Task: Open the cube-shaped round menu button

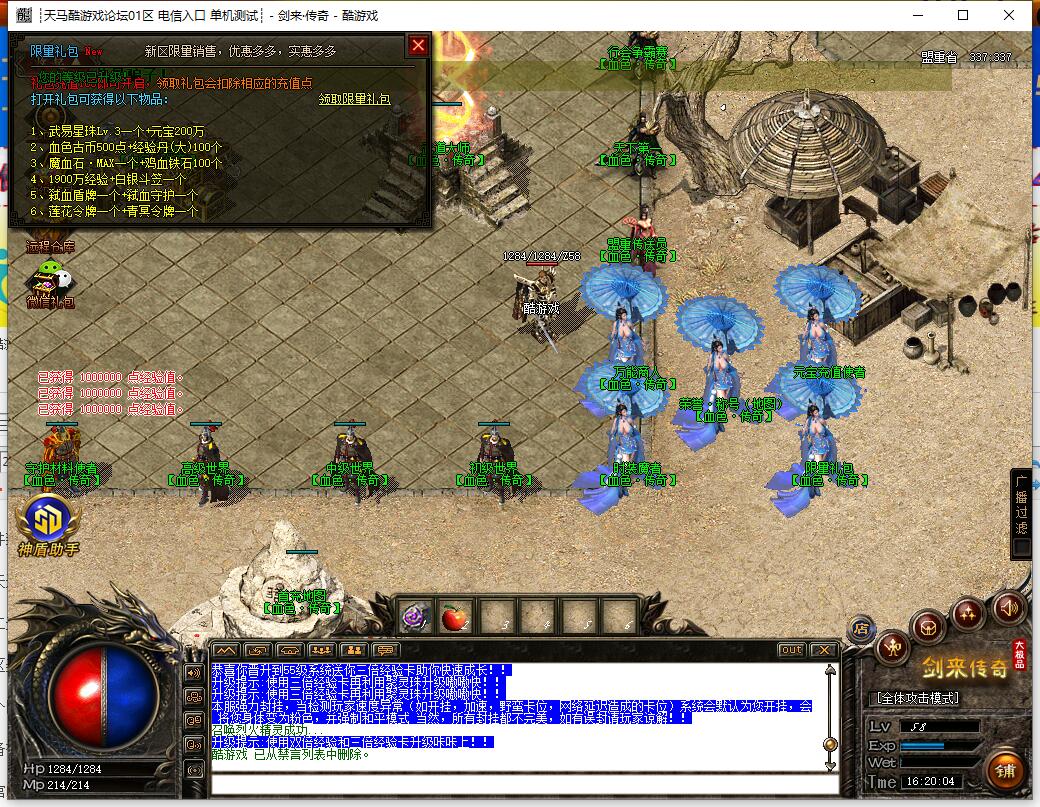Action: [928, 627]
